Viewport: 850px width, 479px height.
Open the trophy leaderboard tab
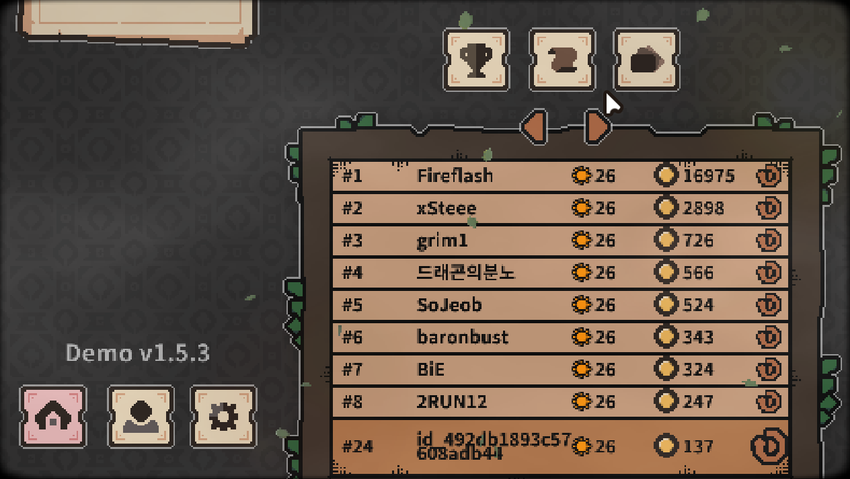[x=475, y=60]
